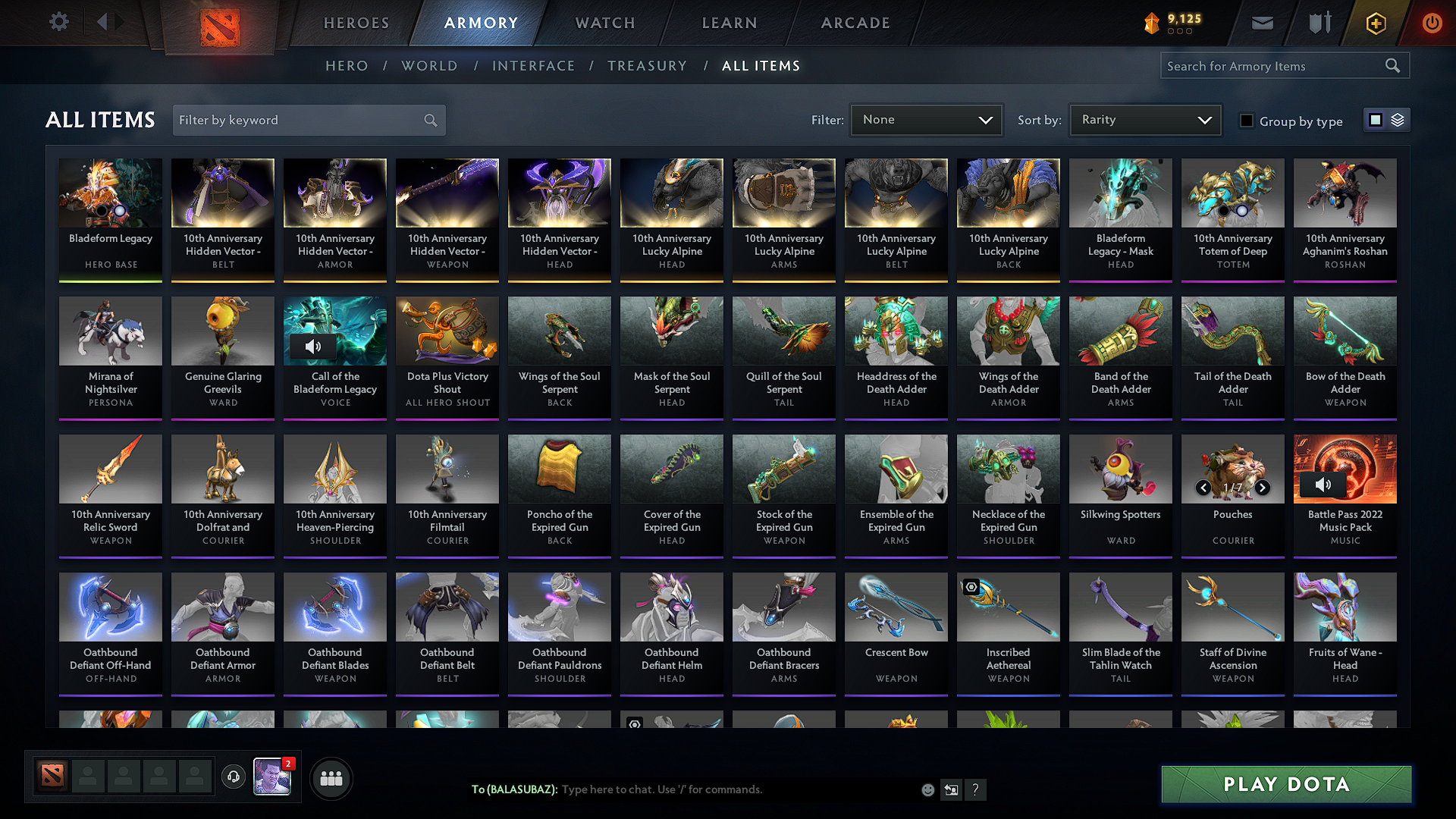Click the settings gear icon
This screenshot has width=1456, height=819.
pyautogui.click(x=59, y=22)
